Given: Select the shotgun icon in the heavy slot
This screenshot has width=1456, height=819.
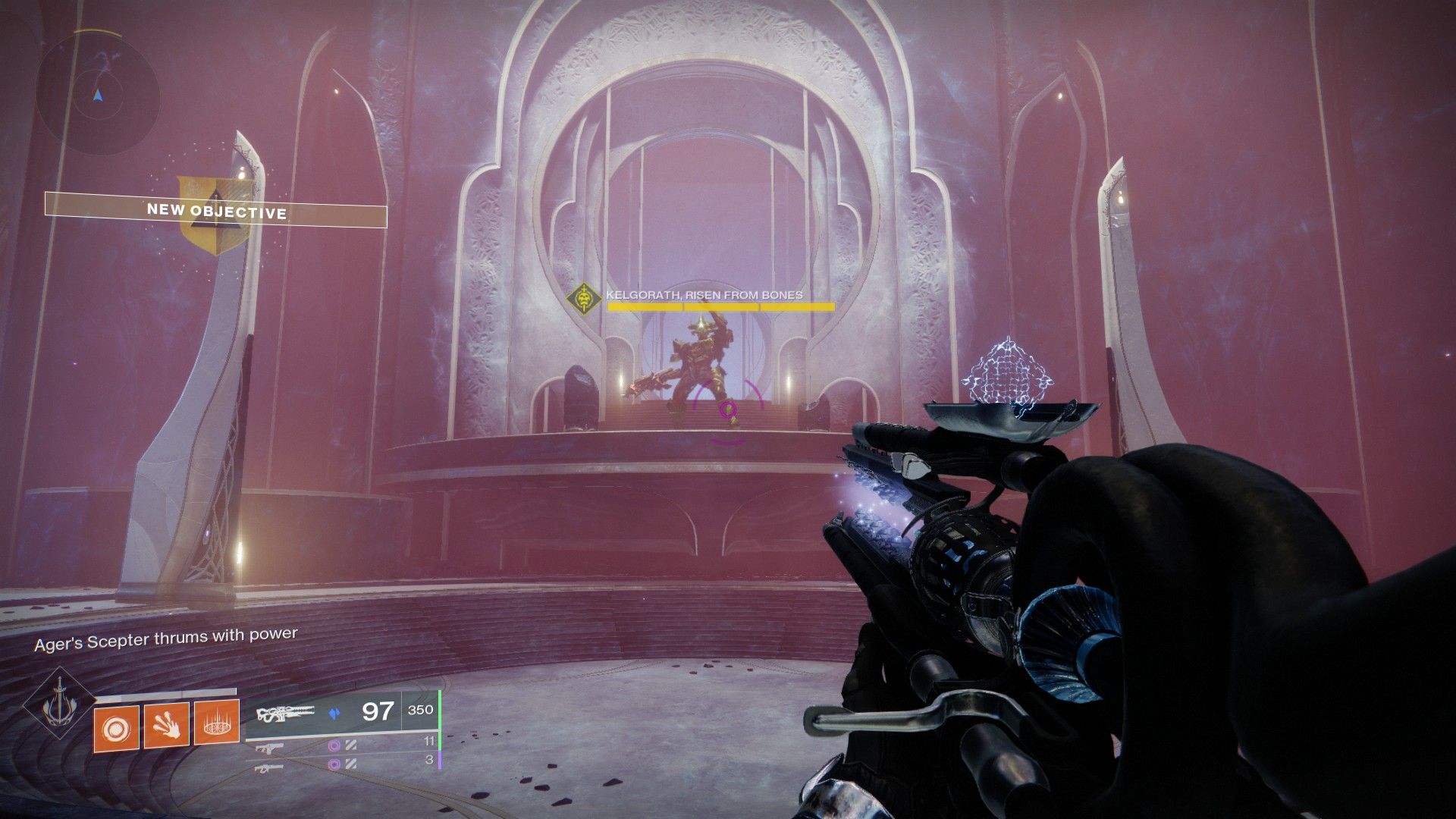Looking at the screenshot, I should [269, 768].
